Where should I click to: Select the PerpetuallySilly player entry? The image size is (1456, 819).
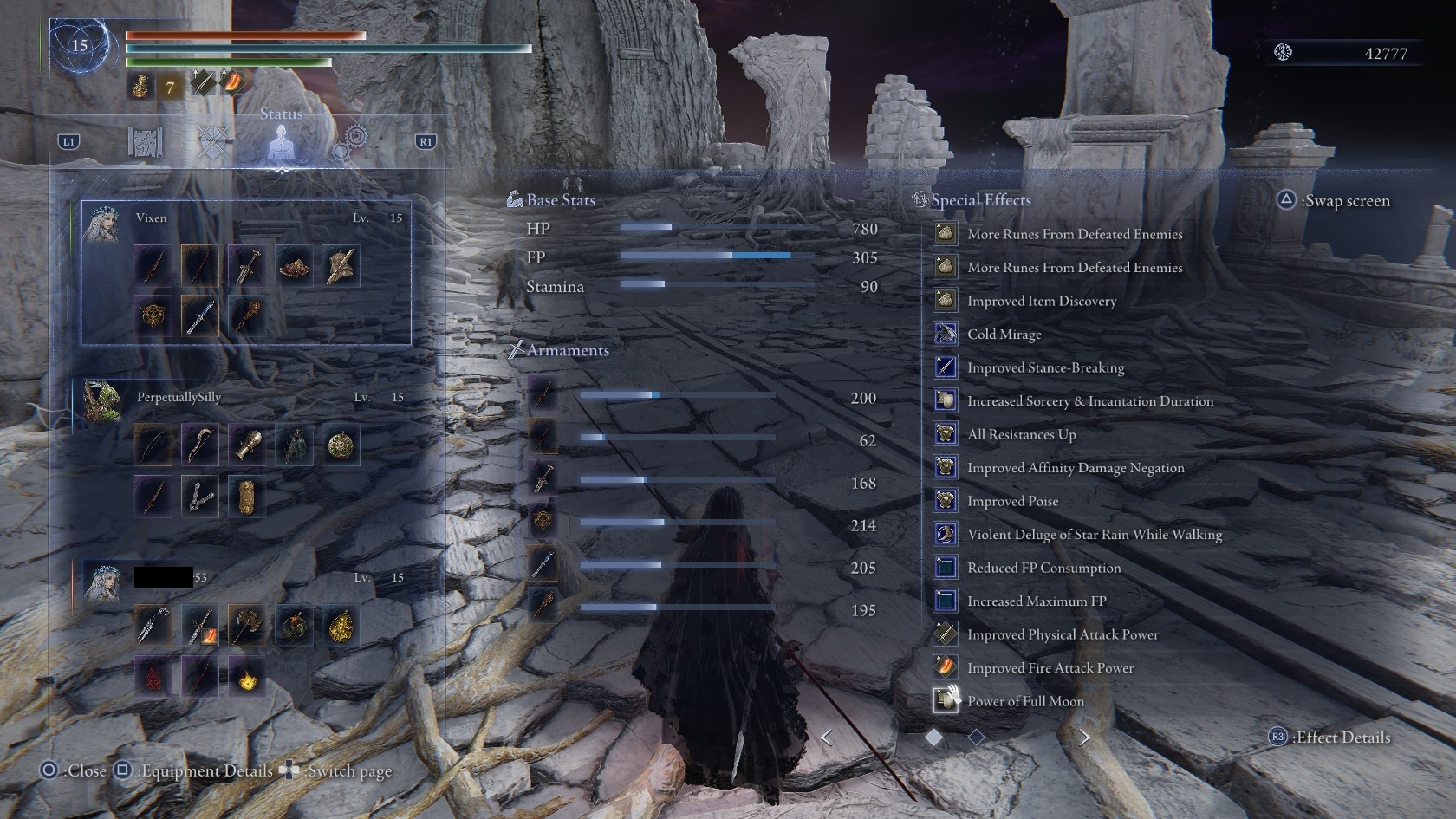coord(179,397)
